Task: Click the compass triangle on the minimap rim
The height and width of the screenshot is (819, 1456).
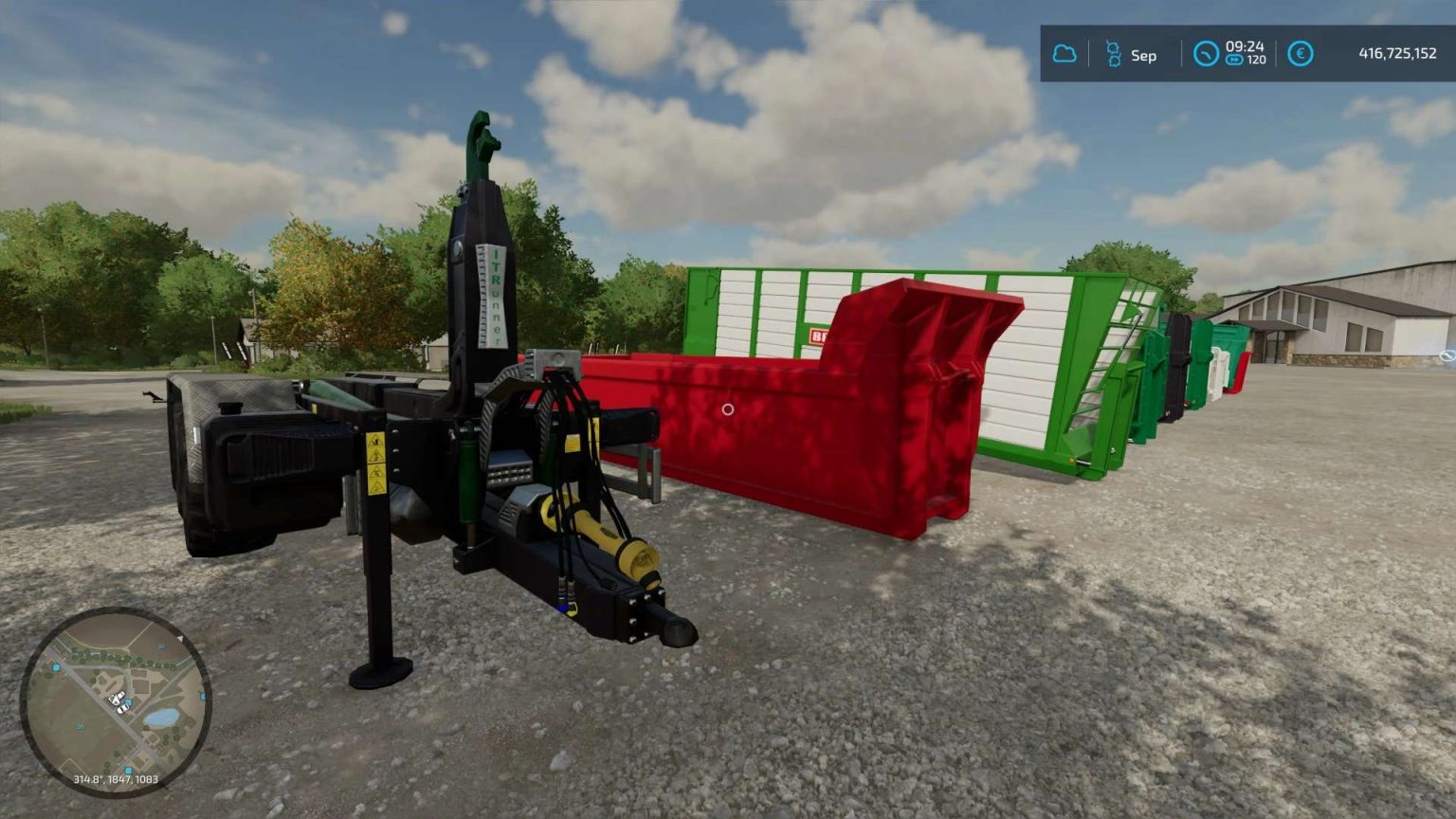Action: point(179,638)
